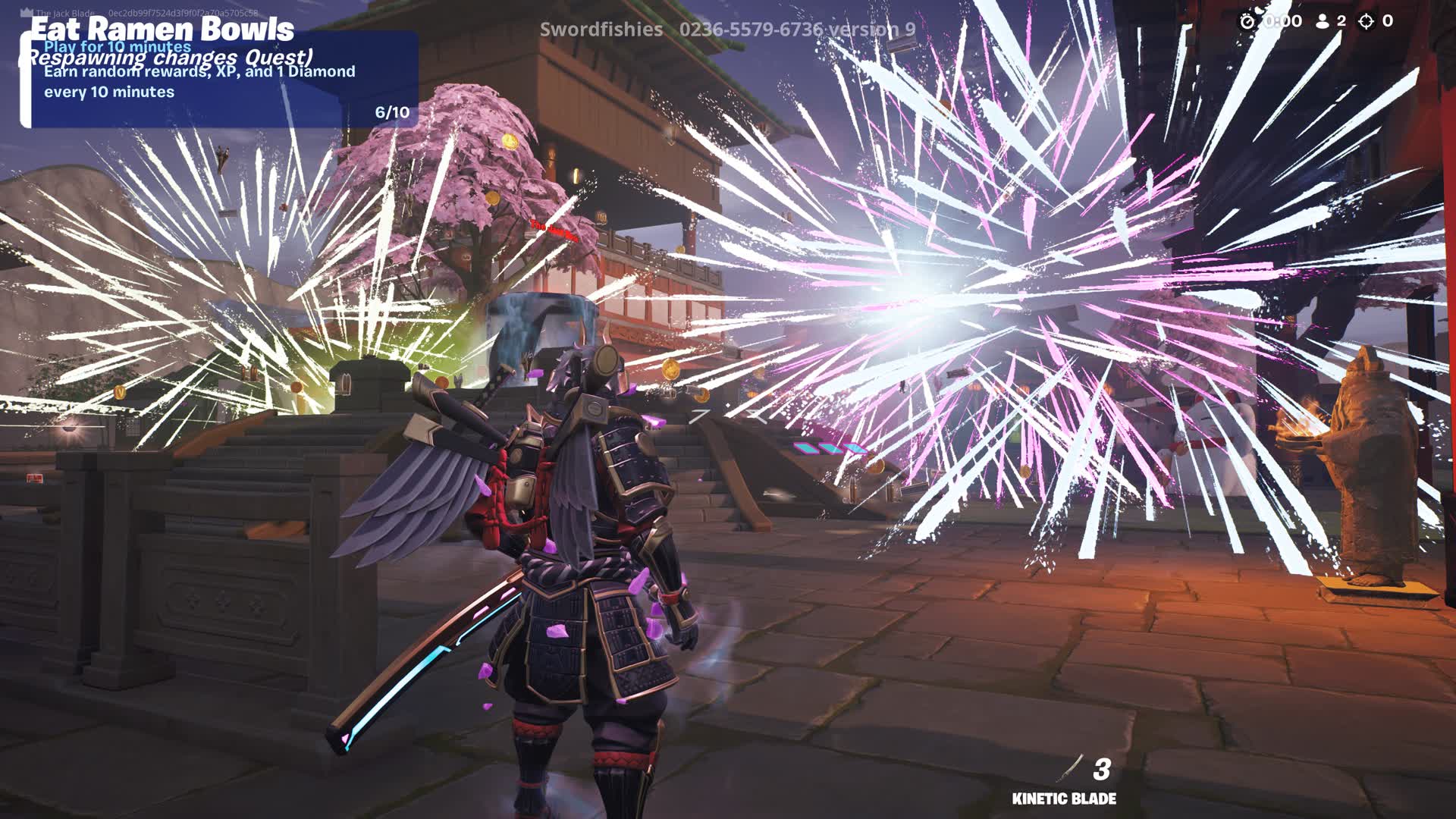This screenshot has width=1456, height=819.
Task: Click the KINETIC BLADE weapon label
Action: [1065, 798]
